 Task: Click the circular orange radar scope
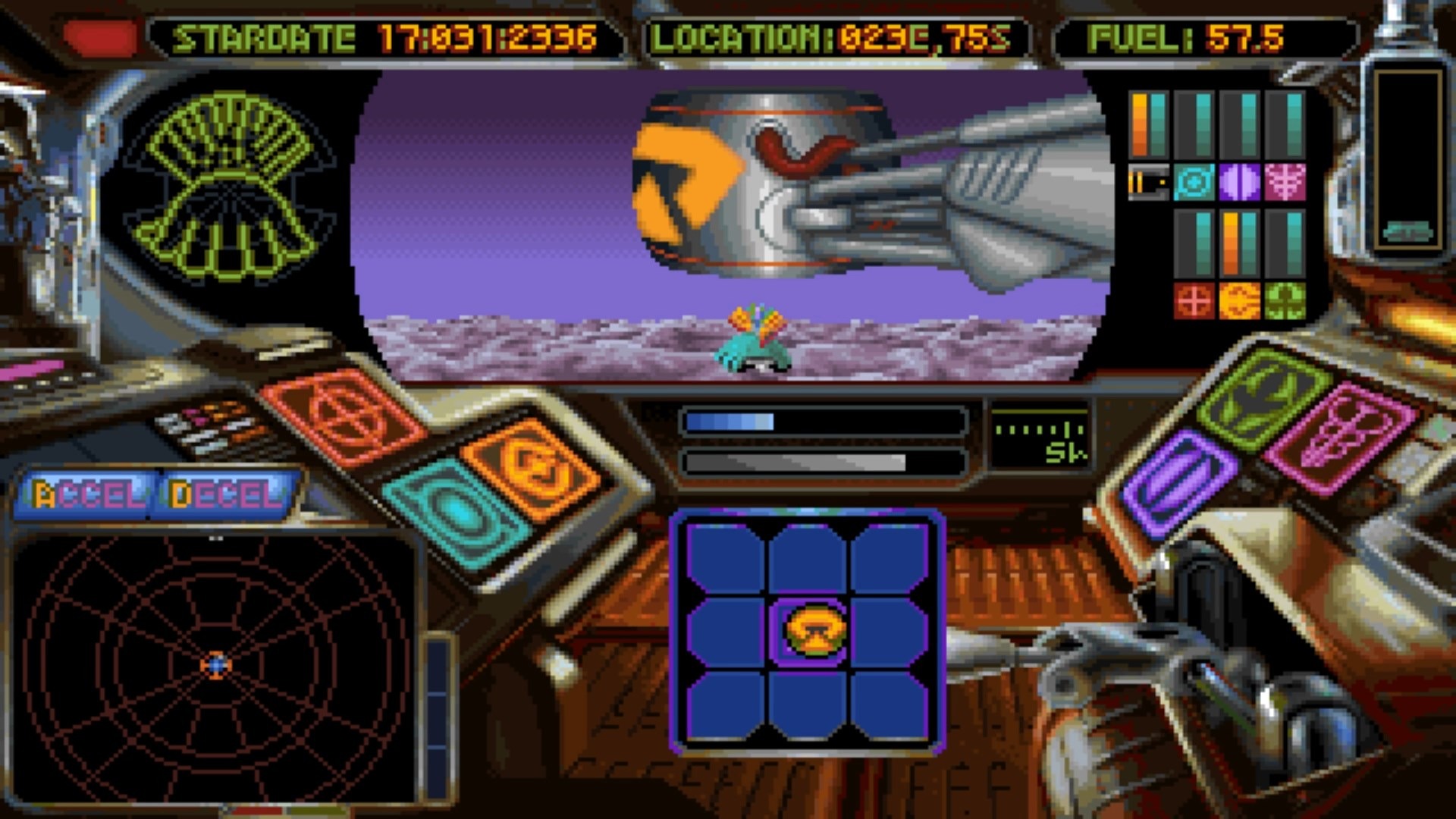216,666
